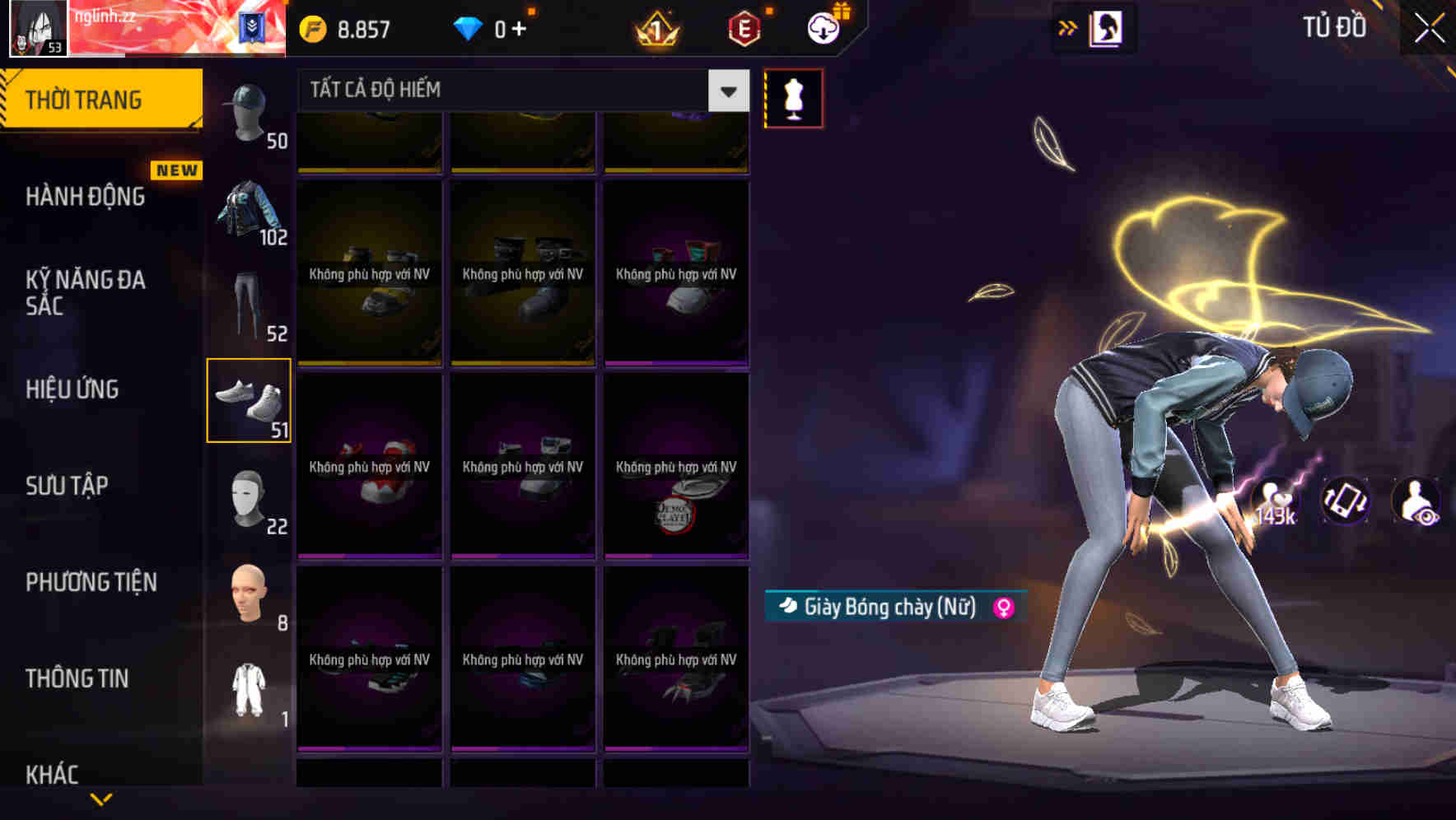Click the mannequin preview icon beside the filter
This screenshot has height=820, width=1456.
(794, 97)
